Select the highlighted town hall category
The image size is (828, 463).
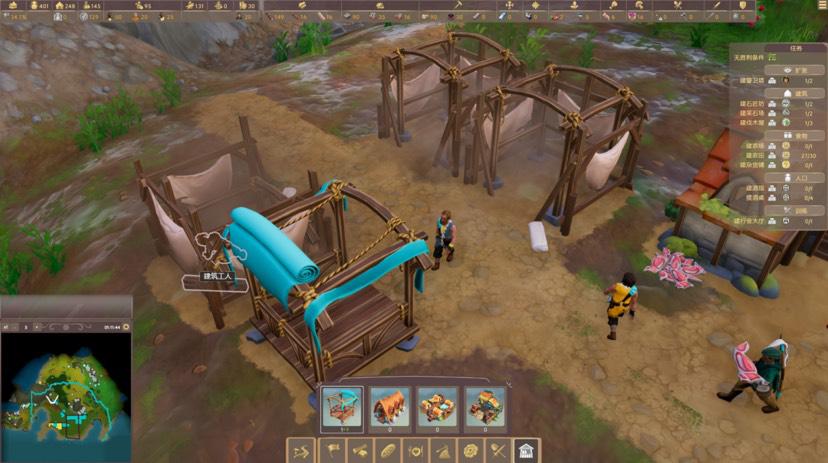click(526, 451)
